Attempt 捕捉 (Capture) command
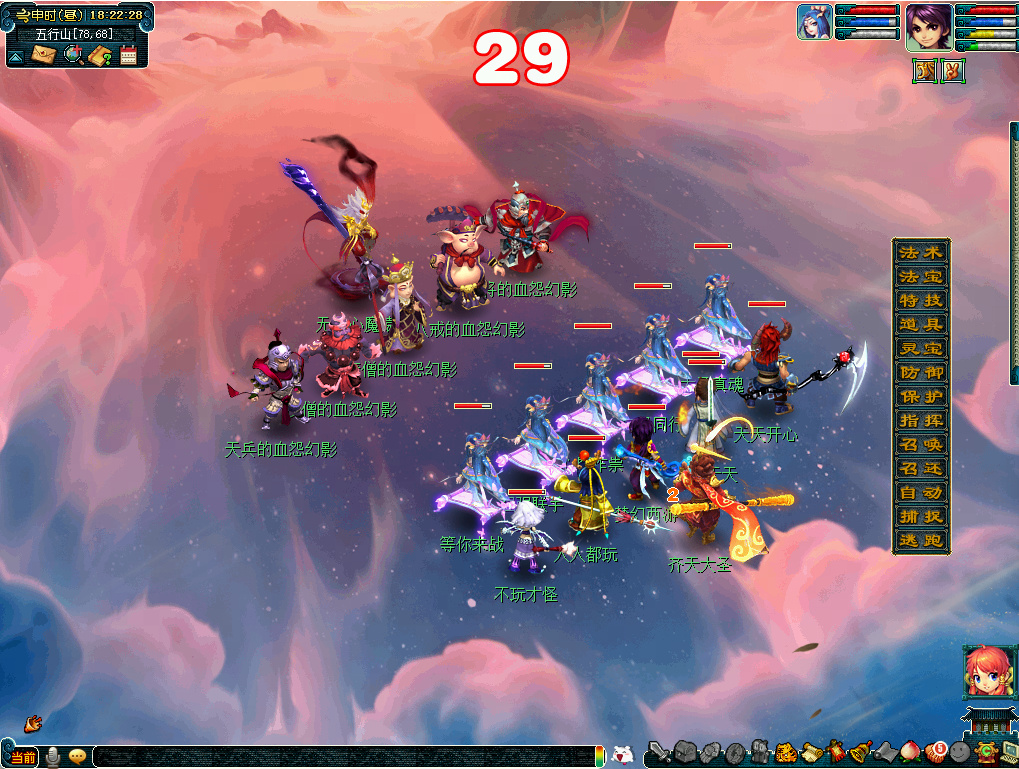This screenshot has height=769, width=1019. point(920,516)
